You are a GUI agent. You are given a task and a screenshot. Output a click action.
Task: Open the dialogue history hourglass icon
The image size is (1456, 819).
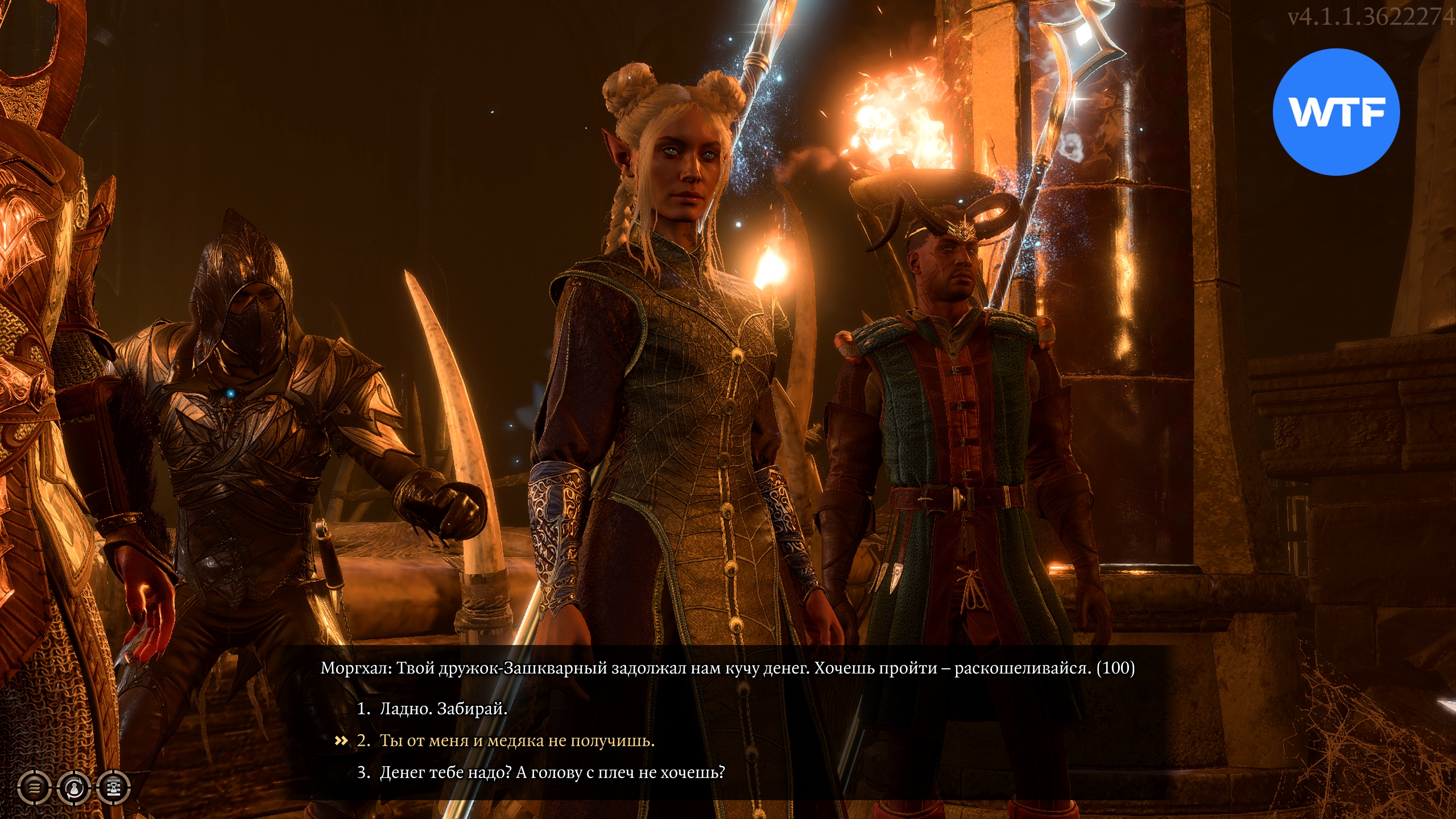pyautogui.click(x=114, y=788)
